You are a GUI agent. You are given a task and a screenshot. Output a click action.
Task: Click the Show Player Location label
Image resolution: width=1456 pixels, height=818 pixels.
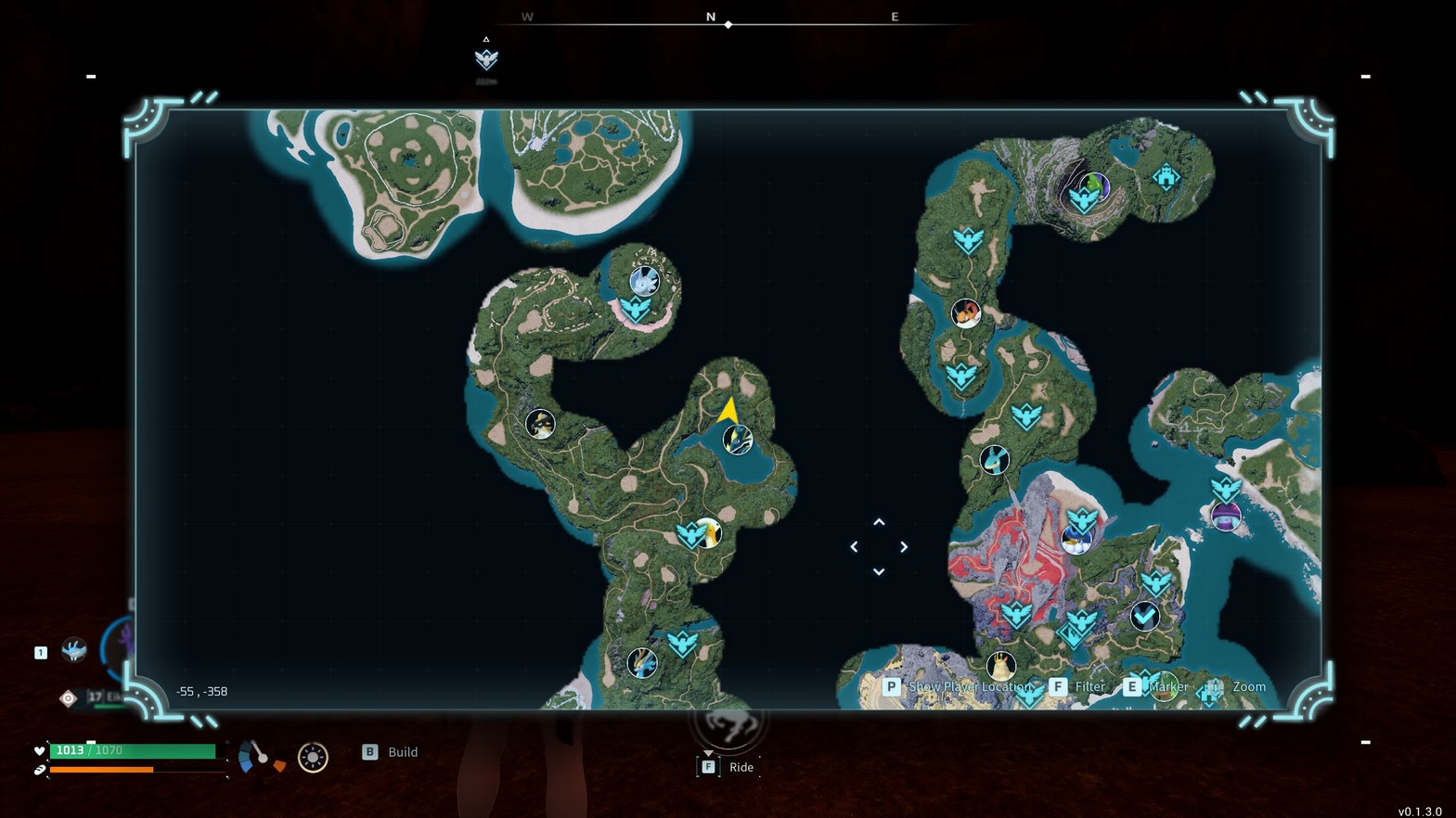coord(970,687)
